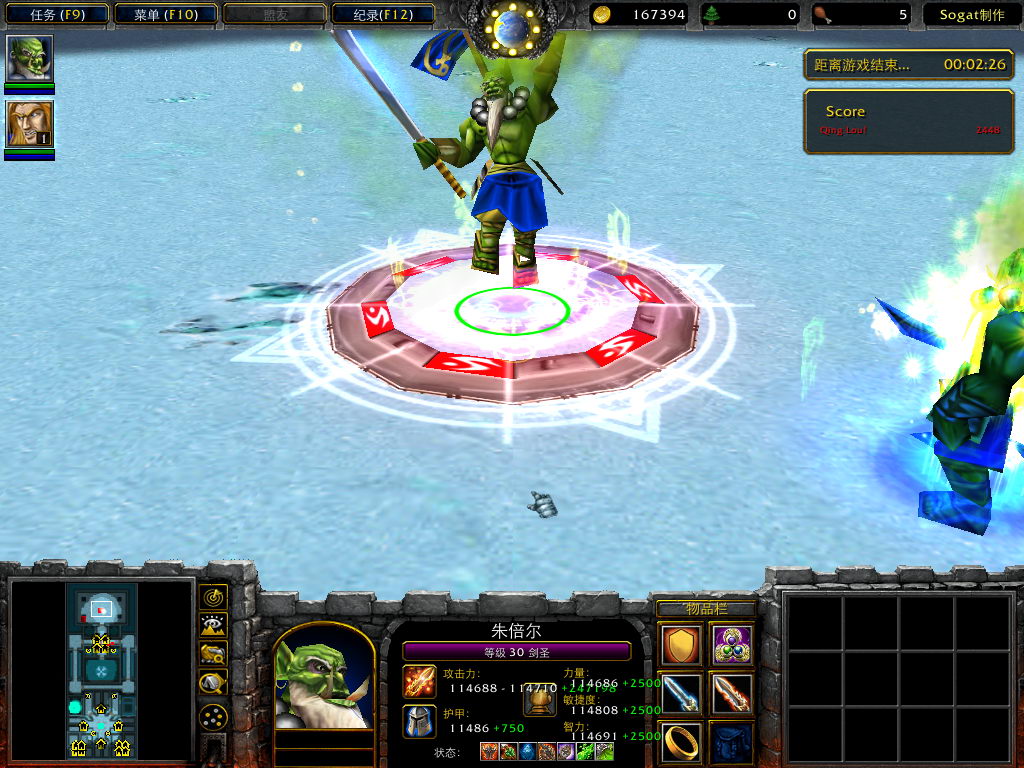This screenshot has height=768, width=1024.
Task: Click the attack damage sword icon
Action: (x=419, y=681)
